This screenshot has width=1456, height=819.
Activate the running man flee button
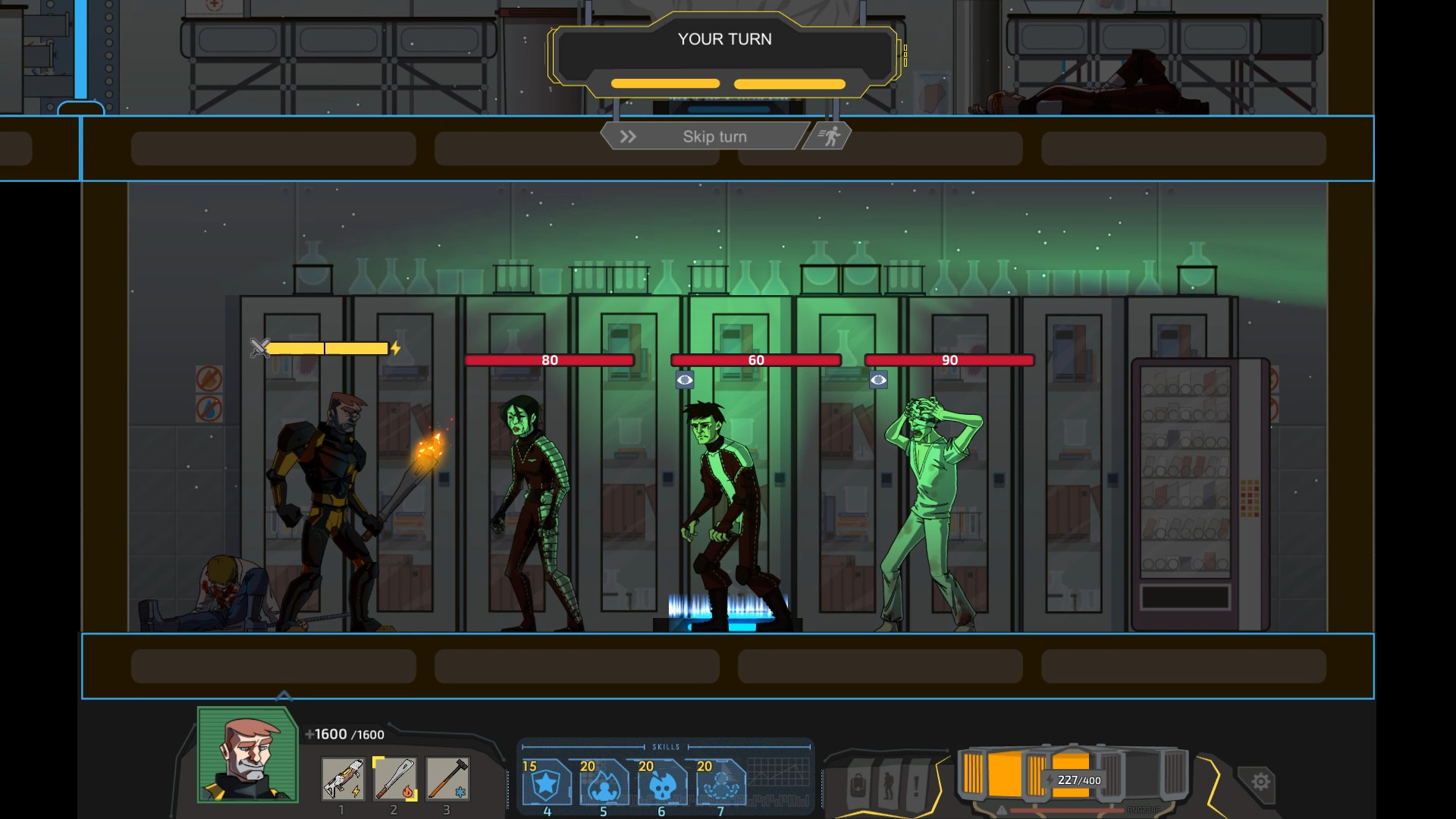(829, 136)
